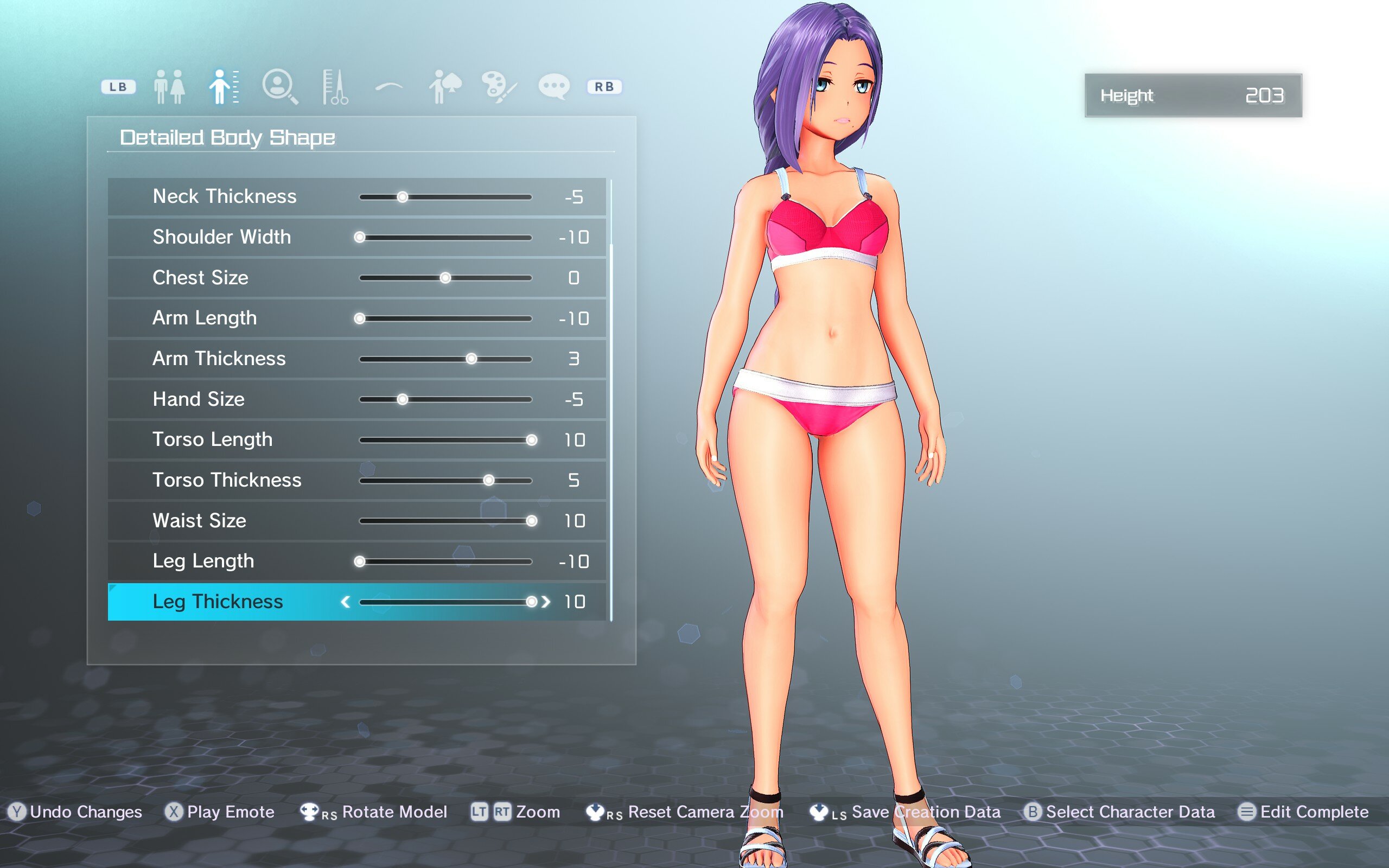This screenshot has height=868, width=1389.
Task: Switch to the eyebrow tab
Action: [389, 87]
